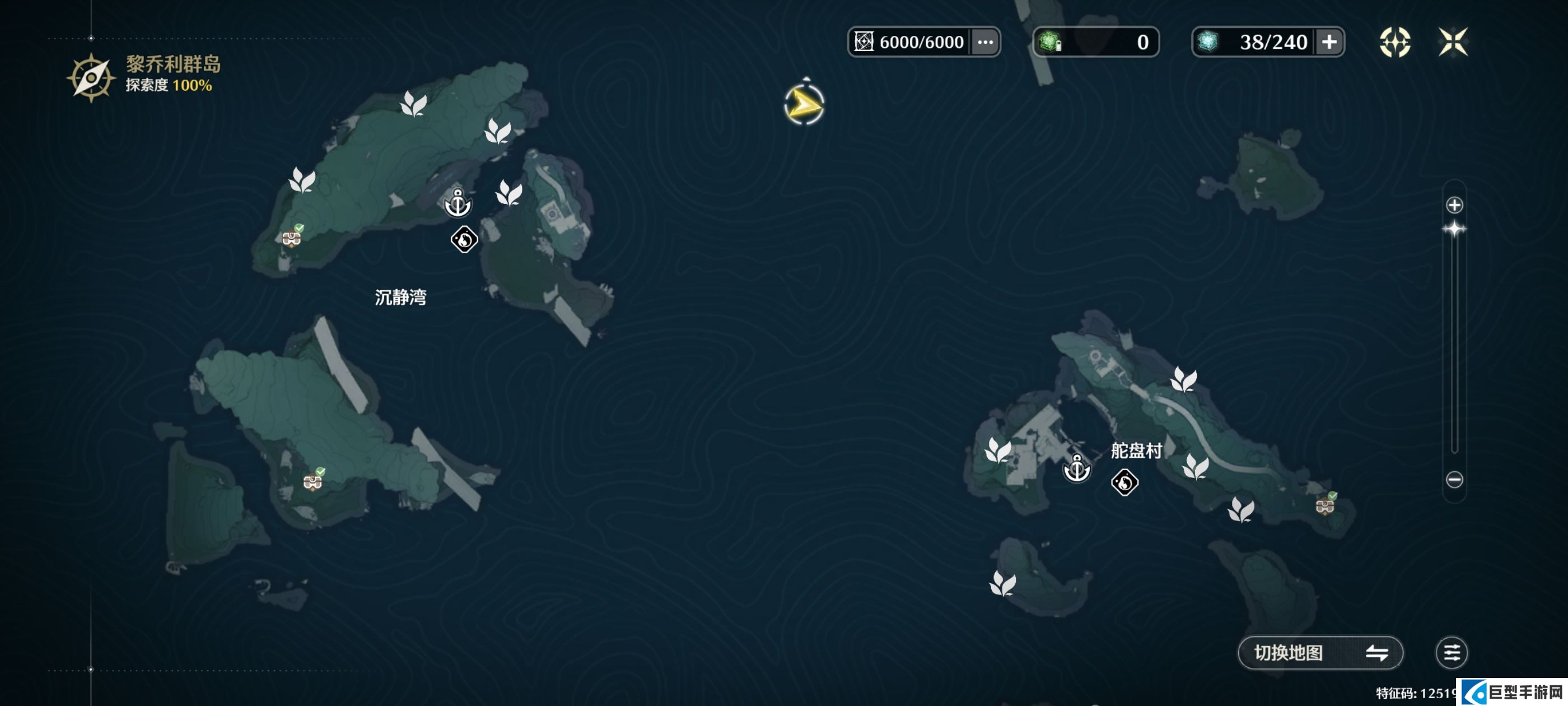This screenshot has width=1568, height=706.
Task: Select the diamond flame marker above 沉静湾
Action: (464, 239)
